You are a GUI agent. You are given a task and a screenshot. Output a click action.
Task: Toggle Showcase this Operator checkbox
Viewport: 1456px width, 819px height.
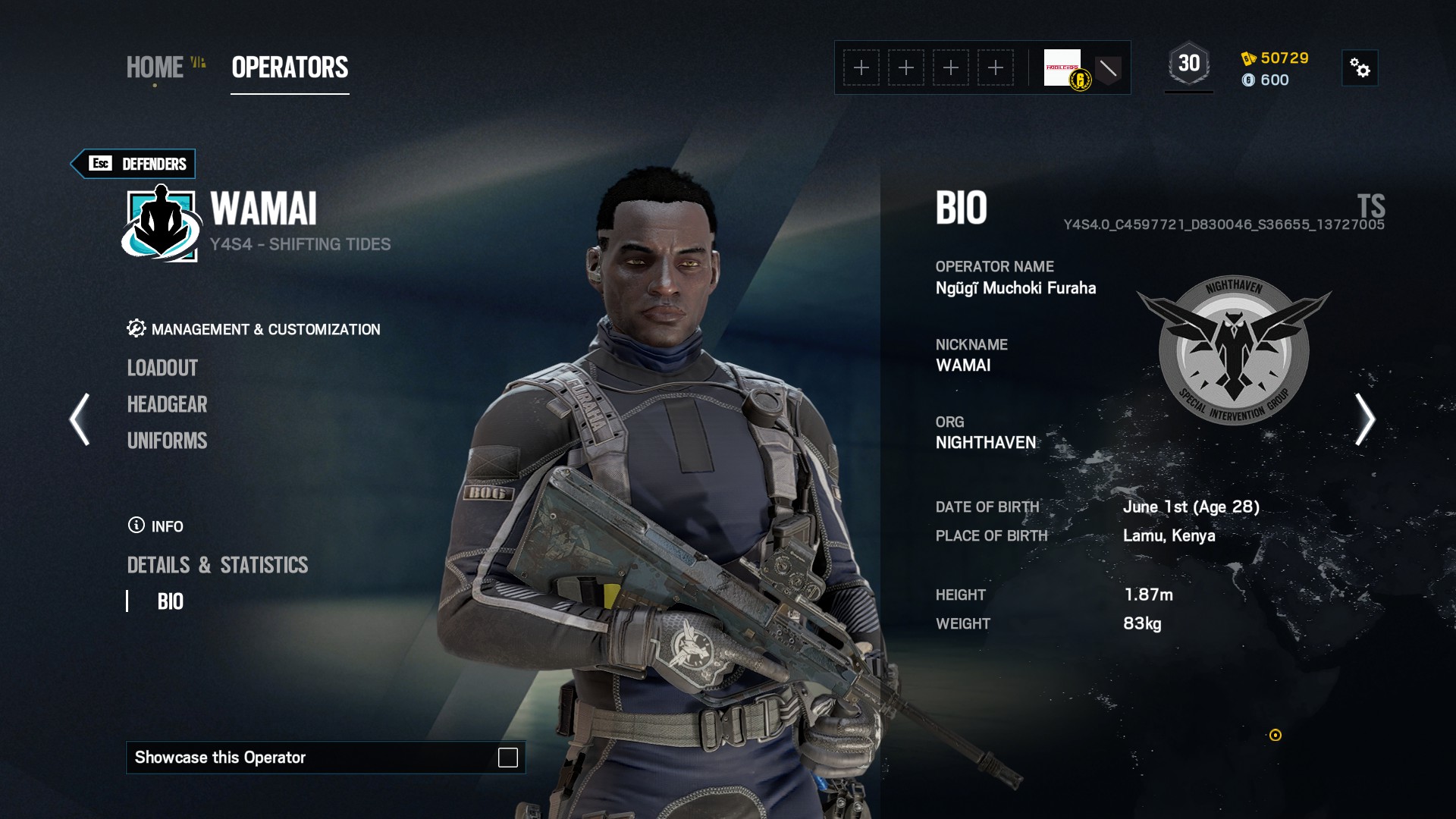[x=507, y=758]
